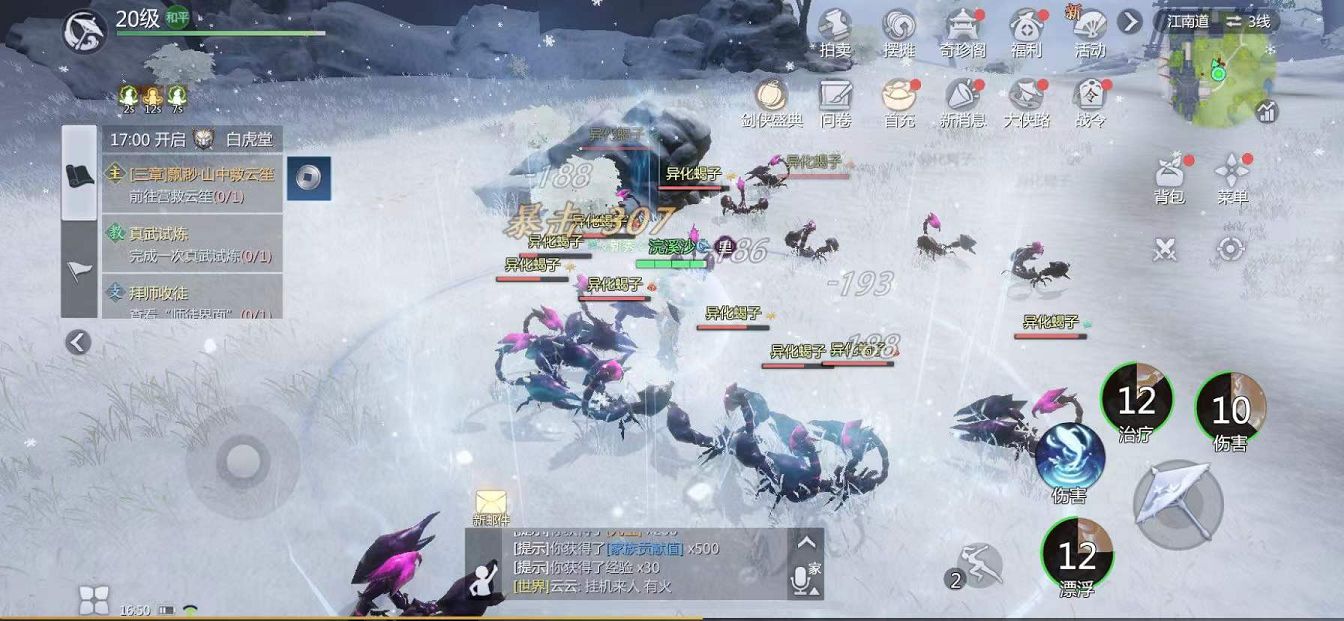Open the 战令 battle pass

(x=1090, y=101)
